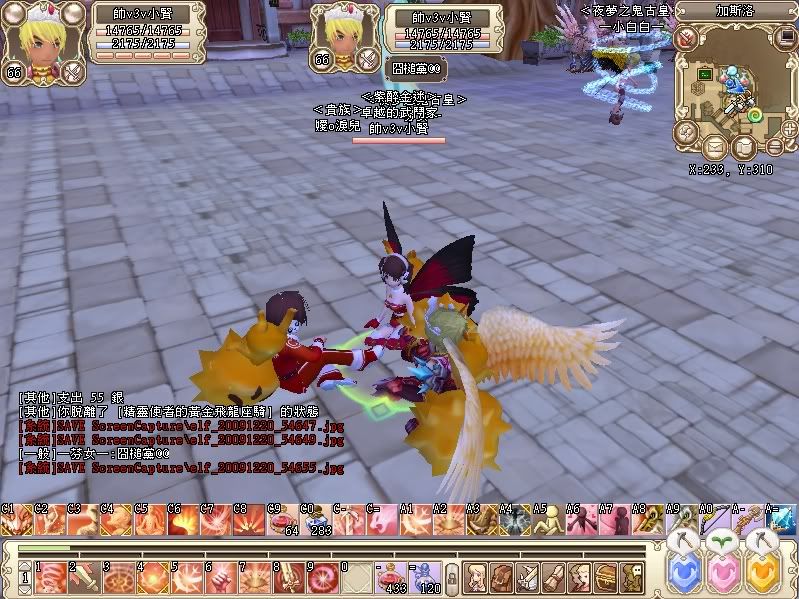Use the blue potion stack showing 120

pos(427,576)
